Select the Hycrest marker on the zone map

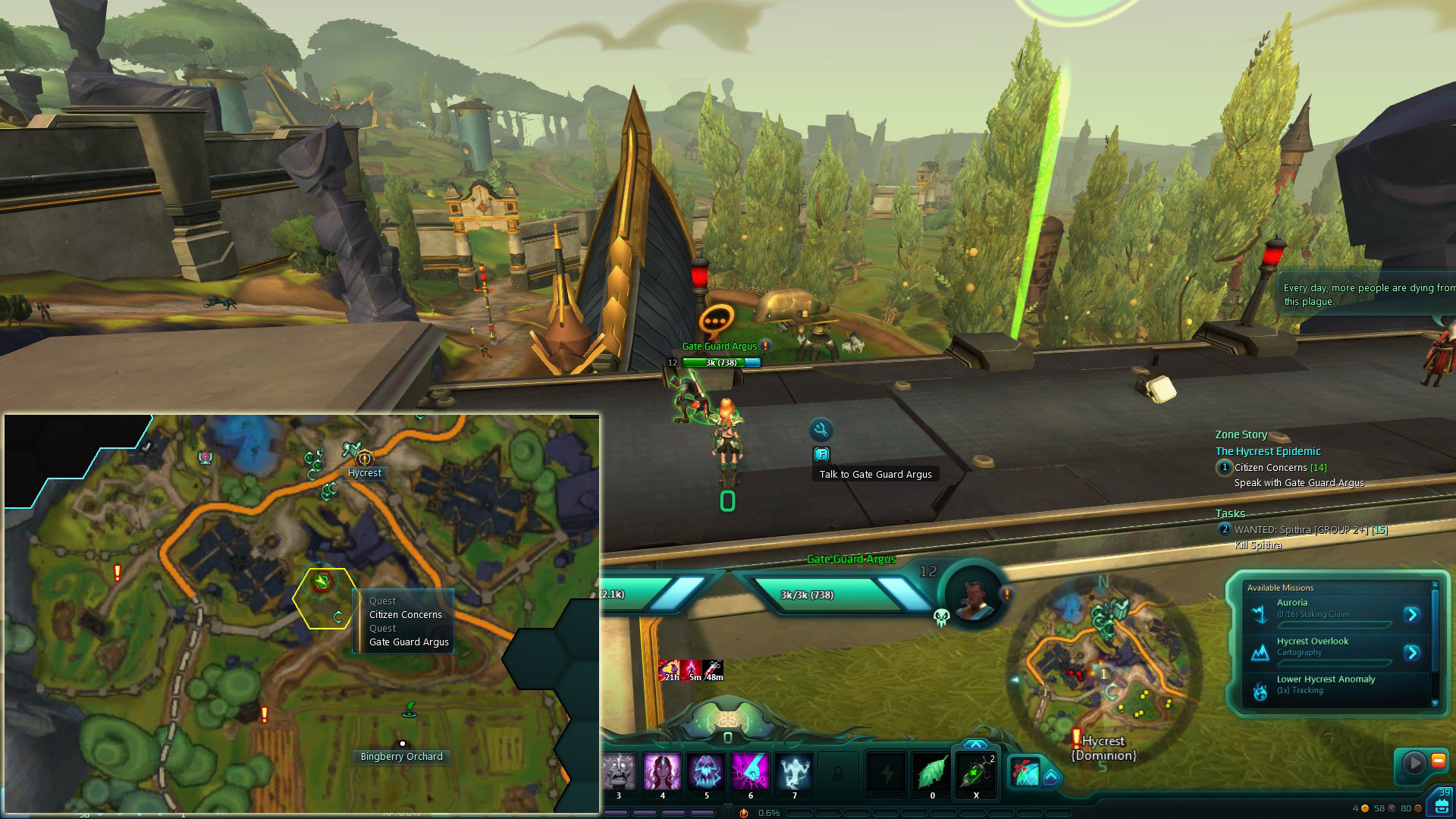365,458
